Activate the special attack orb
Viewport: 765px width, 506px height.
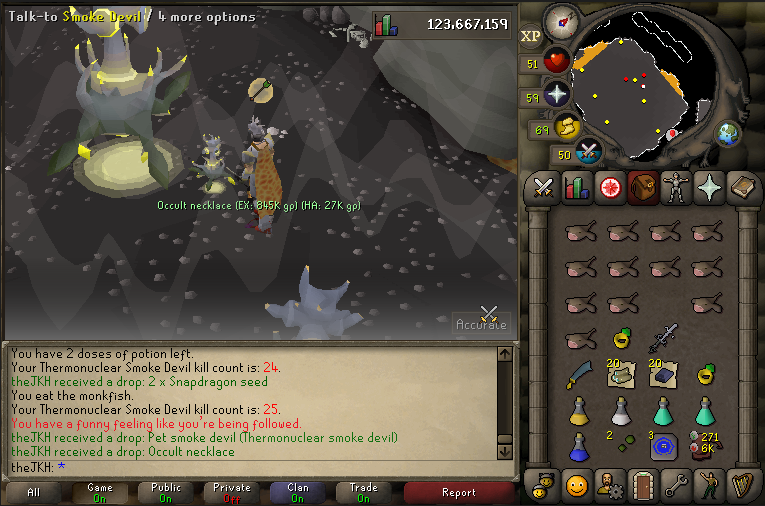click(x=590, y=152)
